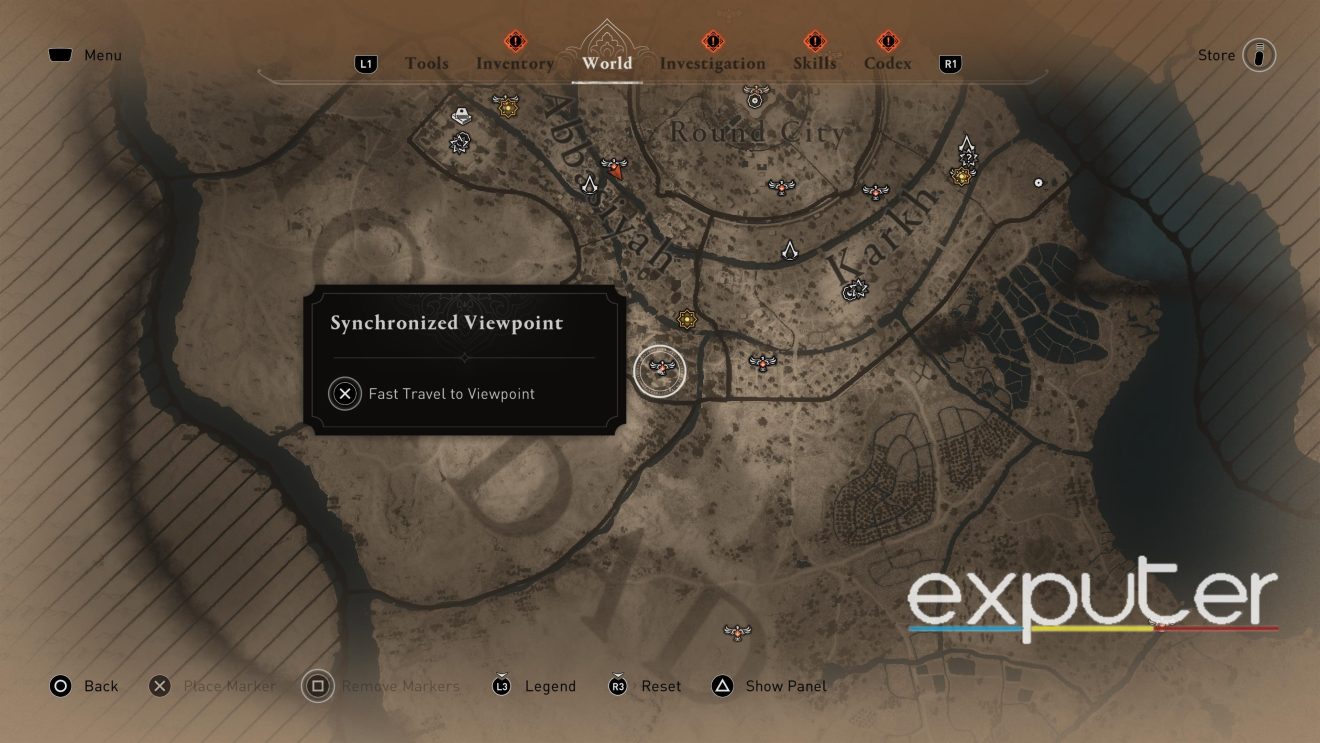
Task: Switch to the Inventory tab
Action: (515, 63)
